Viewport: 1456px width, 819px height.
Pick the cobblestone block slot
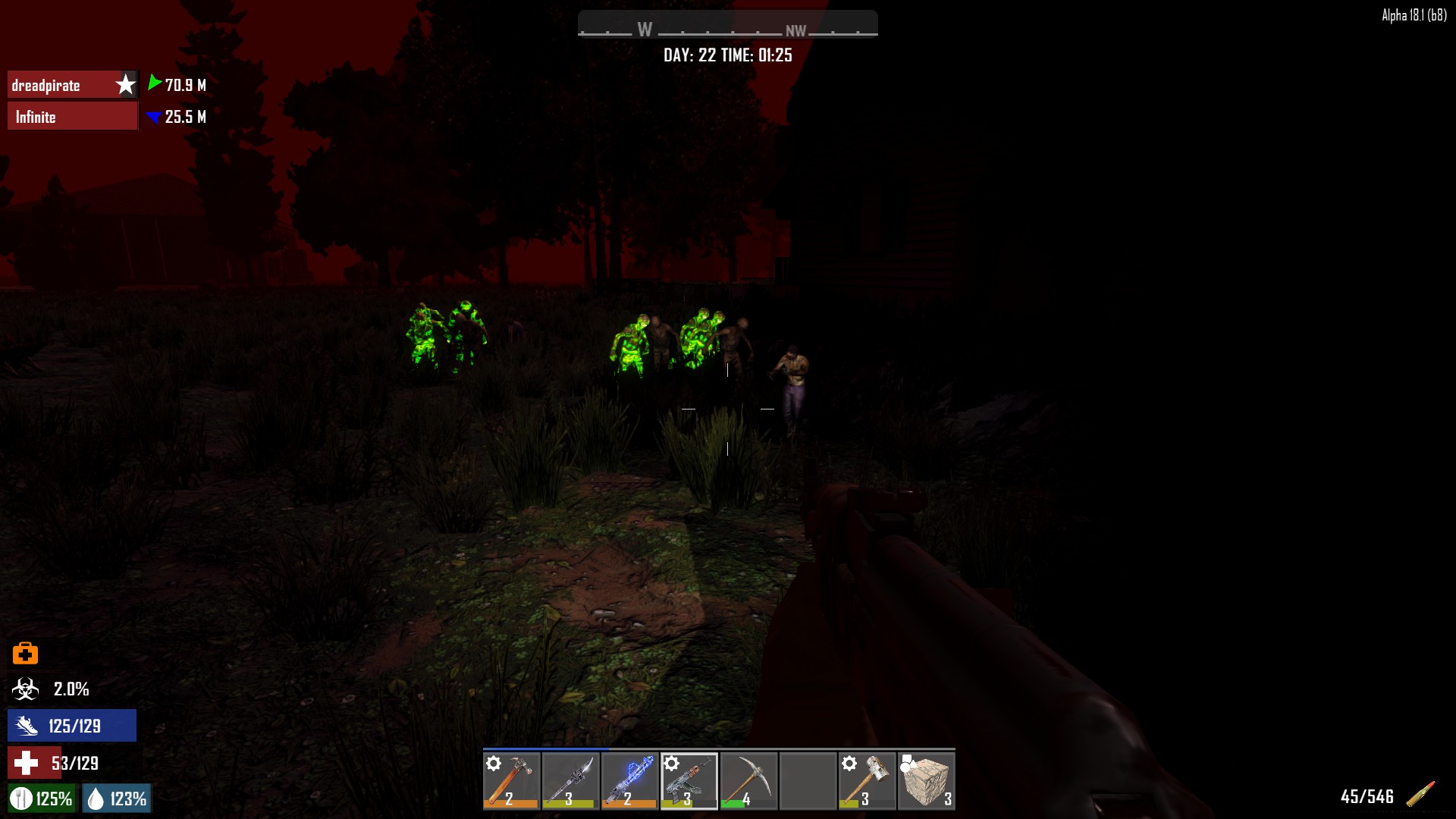(926, 780)
